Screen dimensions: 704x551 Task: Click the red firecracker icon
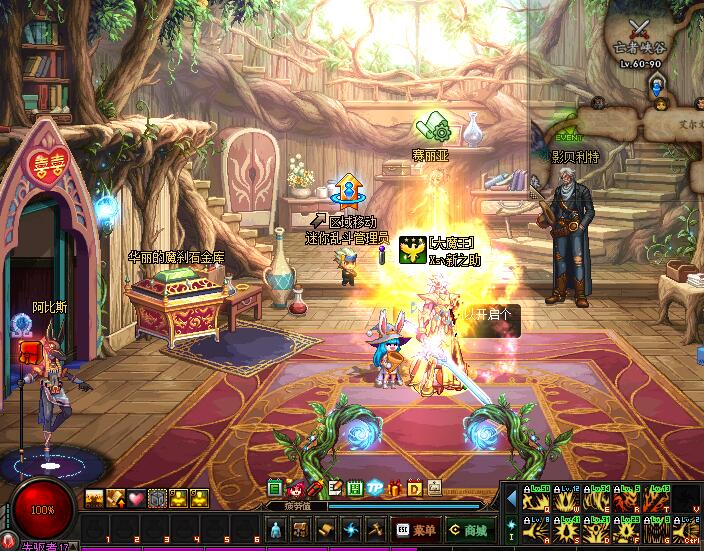click(x=315, y=488)
